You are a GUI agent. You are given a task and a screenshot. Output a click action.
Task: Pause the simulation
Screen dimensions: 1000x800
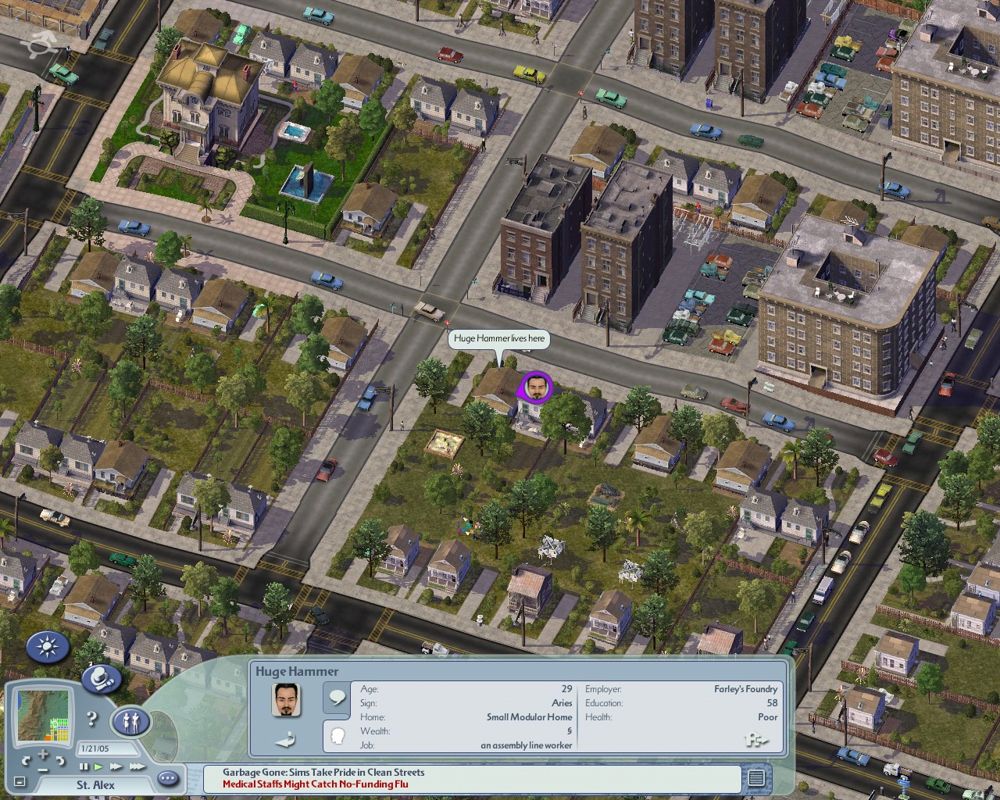pyautogui.click(x=84, y=766)
